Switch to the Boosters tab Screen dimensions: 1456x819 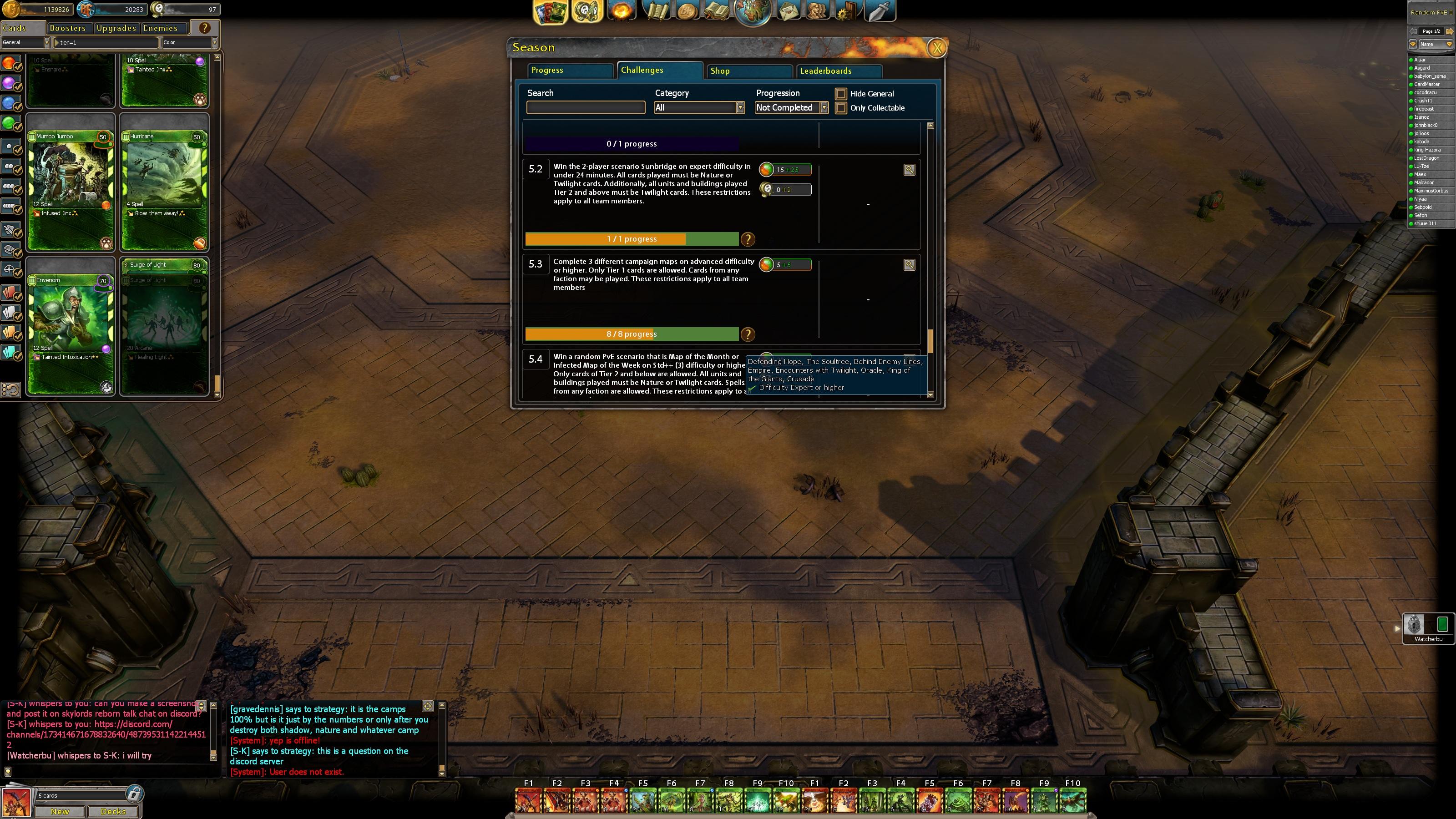click(68, 28)
